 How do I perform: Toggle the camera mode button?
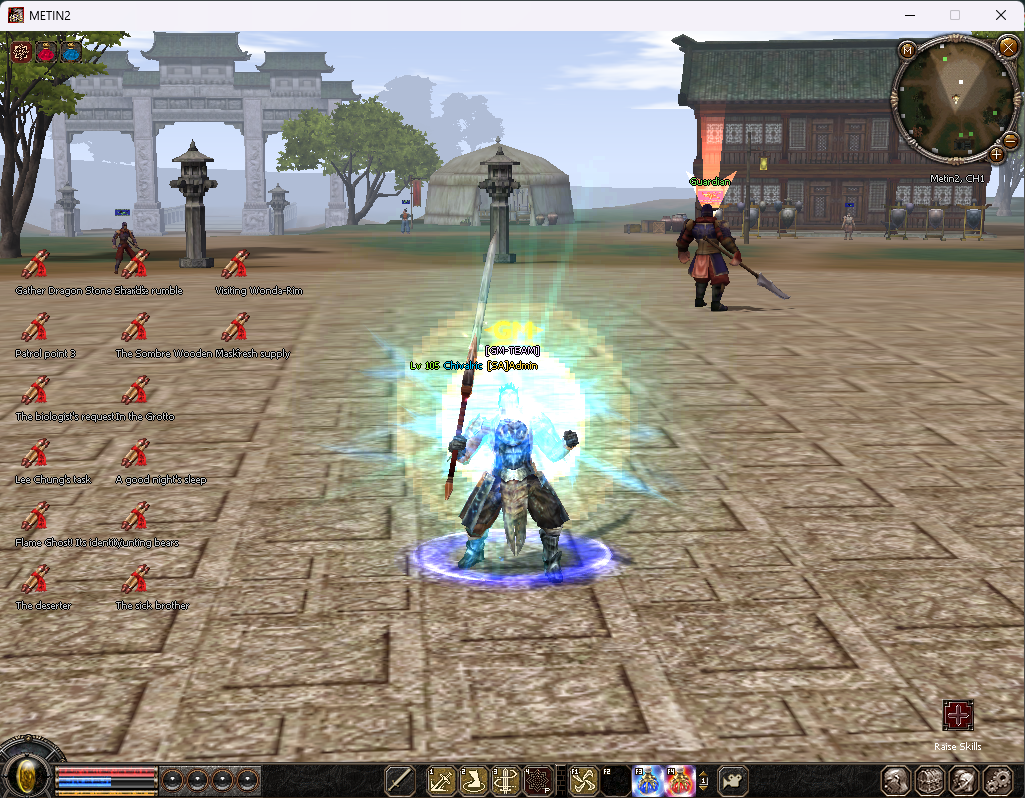[735, 780]
